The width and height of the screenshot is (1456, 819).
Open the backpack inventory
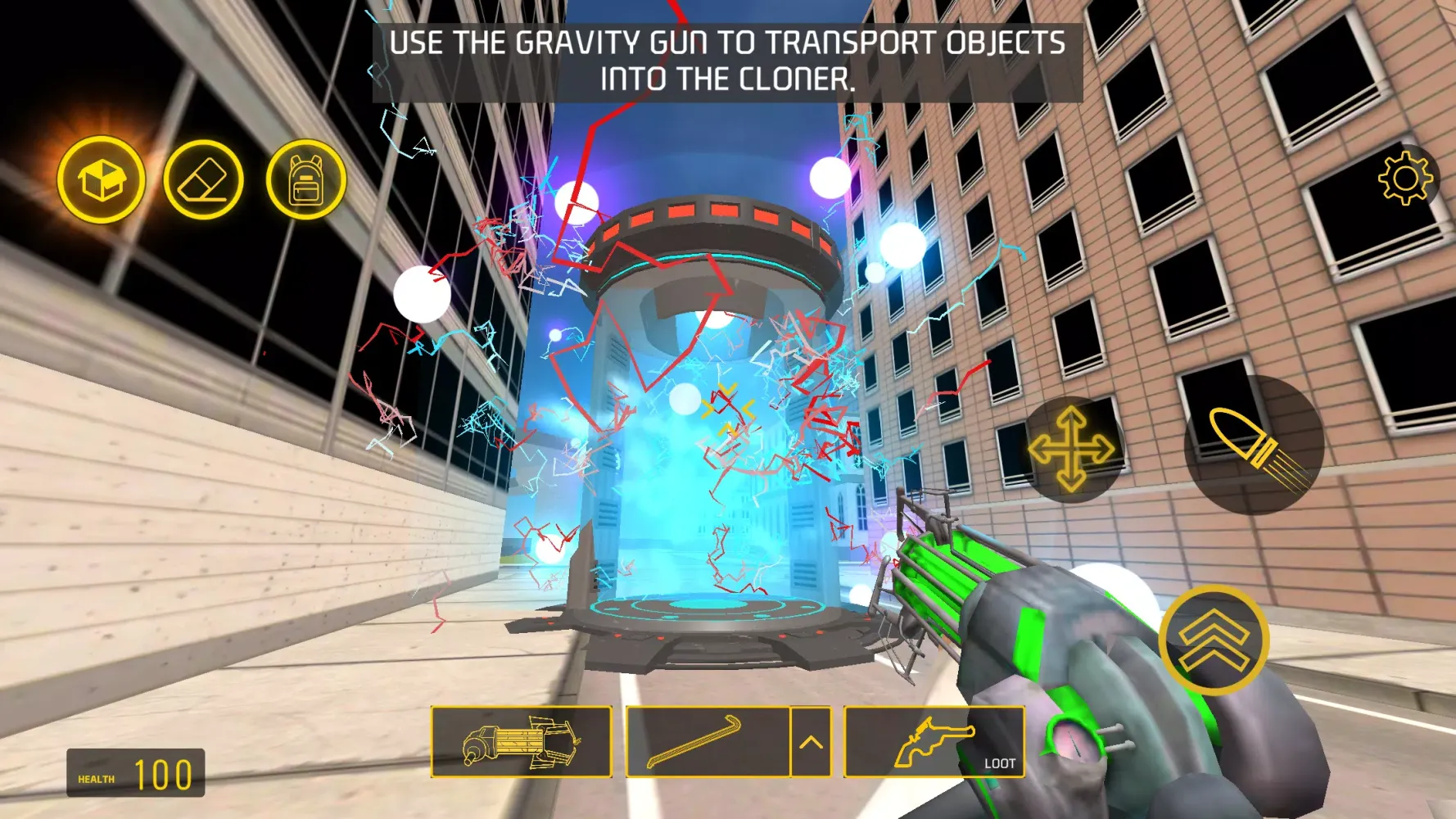307,178
